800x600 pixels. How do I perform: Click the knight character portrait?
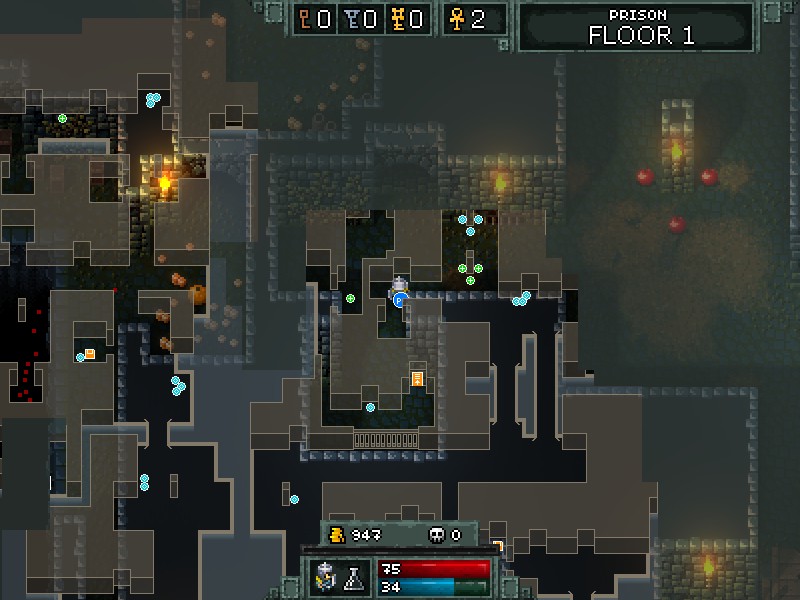point(326,576)
